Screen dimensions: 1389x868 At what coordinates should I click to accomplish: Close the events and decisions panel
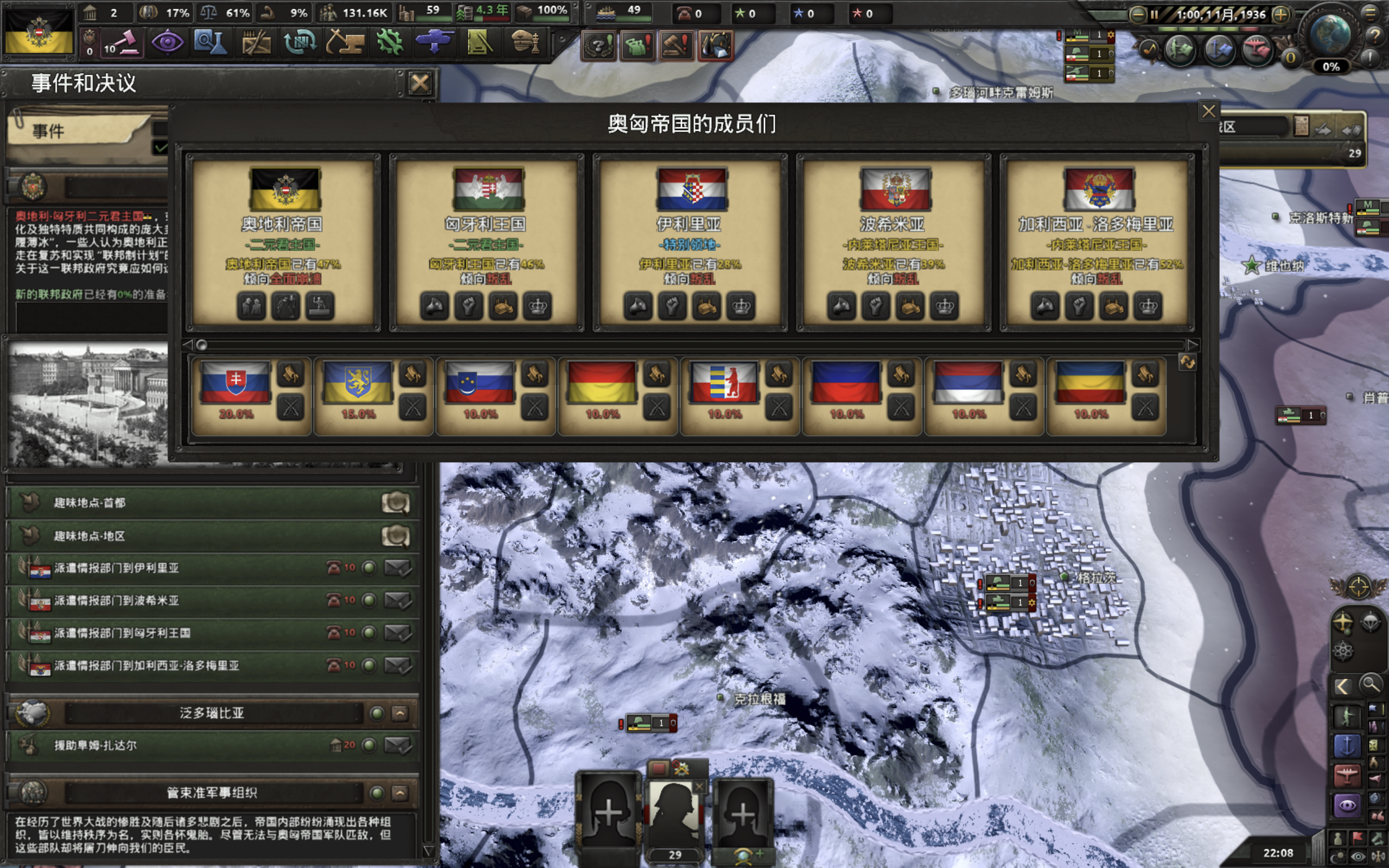pyautogui.click(x=419, y=84)
